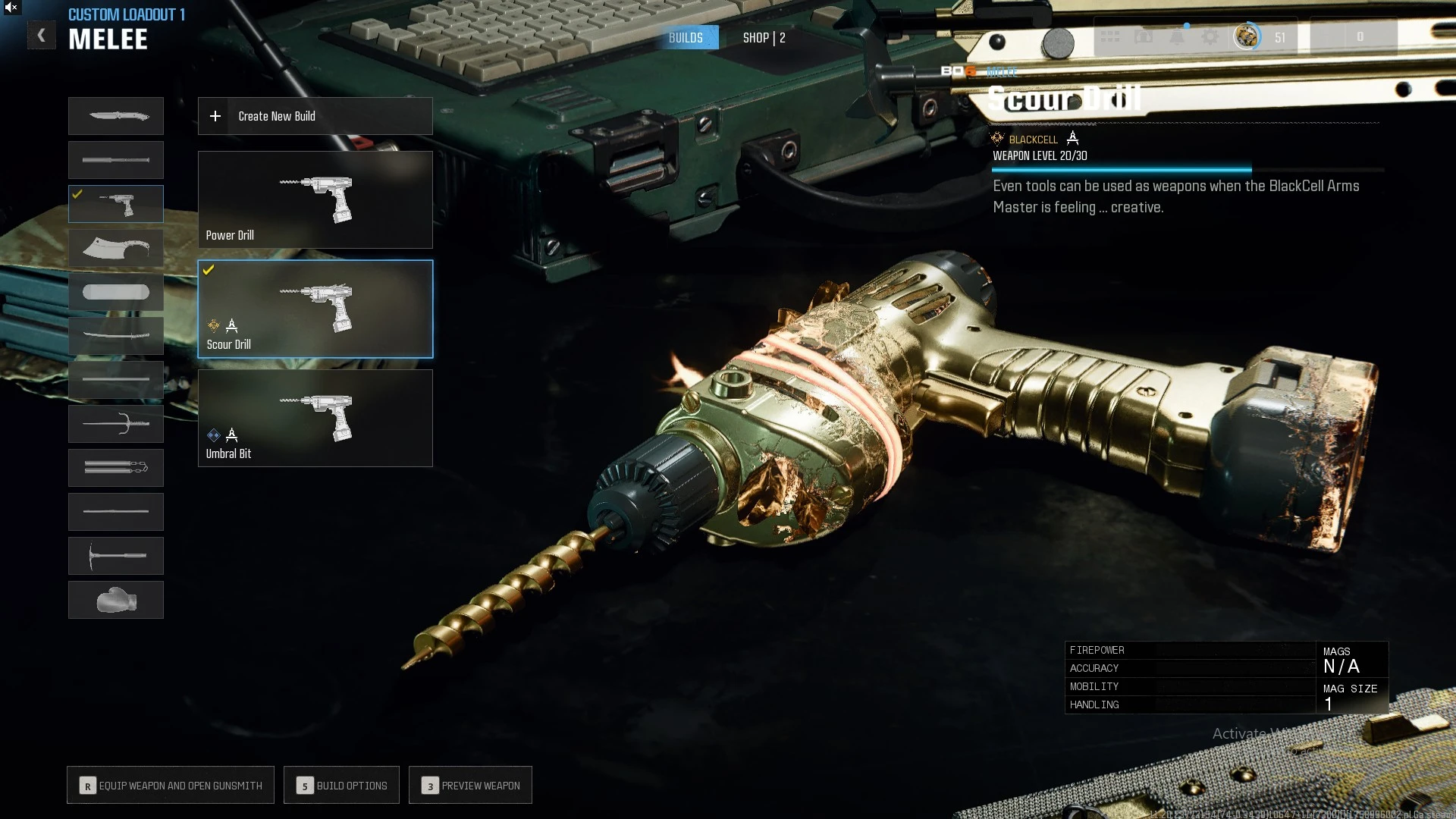Choose the Scour Drill blueprint
This screenshot has height=819, width=1456.
click(315, 309)
